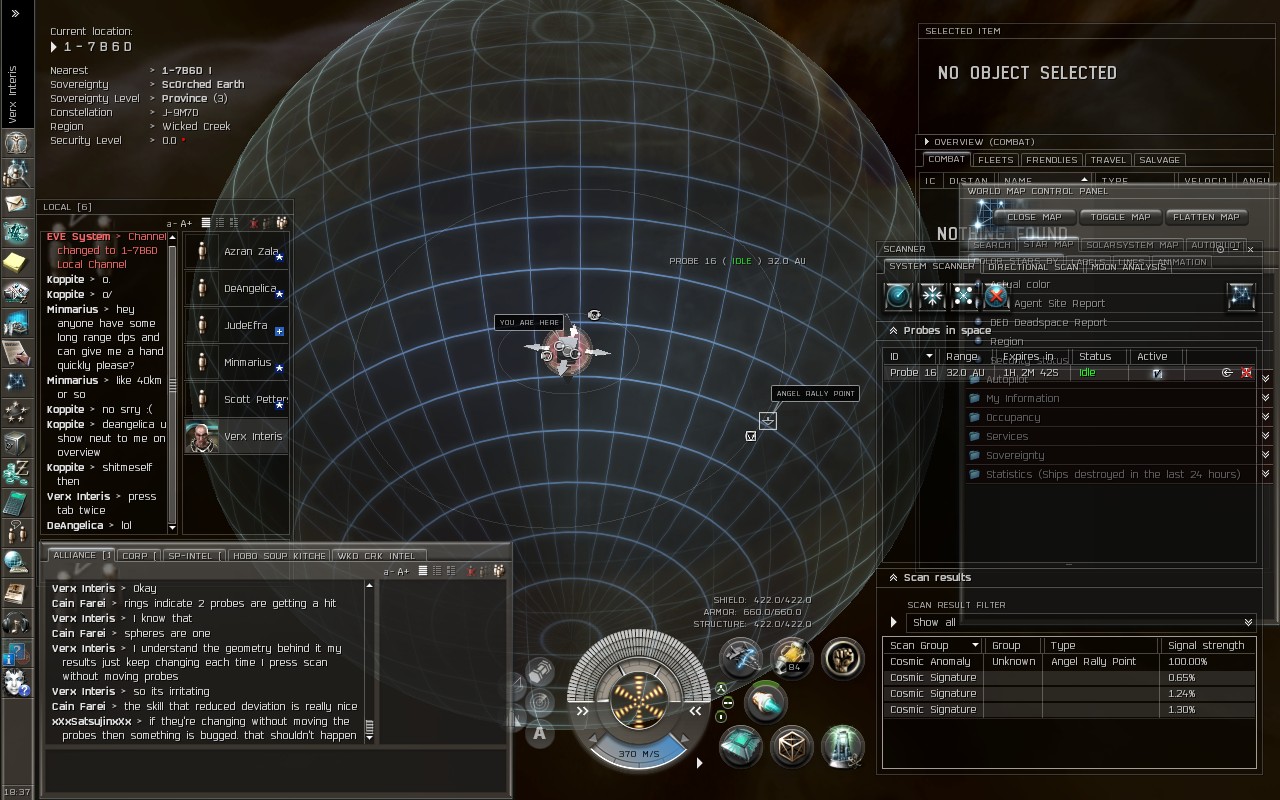Viewport: 1280px width, 800px height.
Task: Collapse the Scan results section
Action: [893, 578]
